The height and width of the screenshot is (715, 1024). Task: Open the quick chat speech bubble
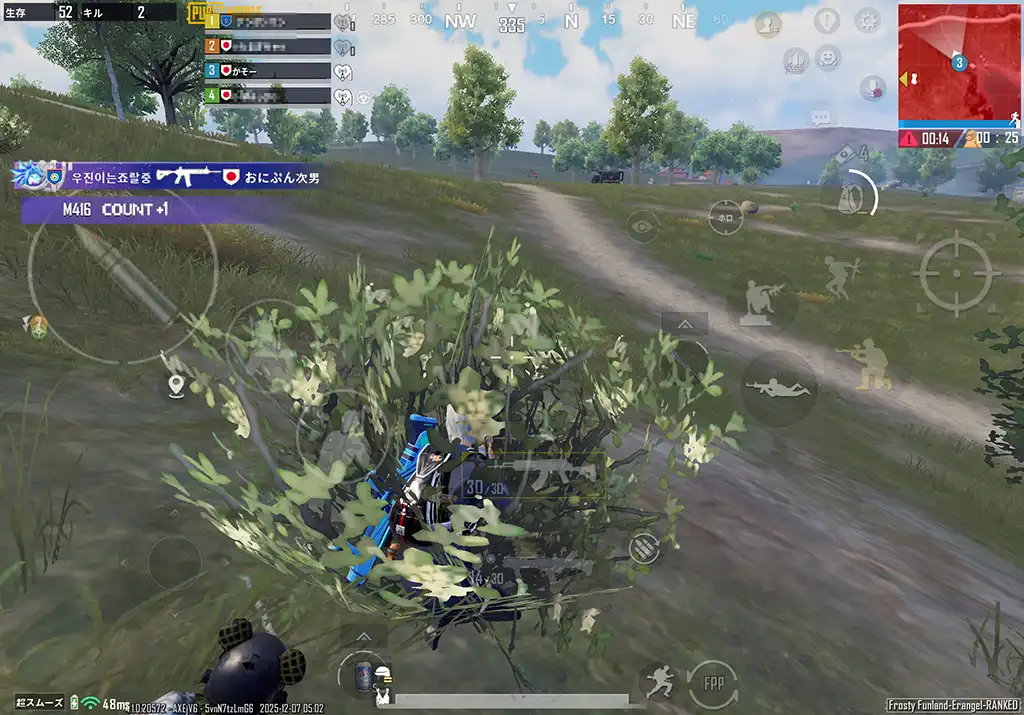click(821, 118)
